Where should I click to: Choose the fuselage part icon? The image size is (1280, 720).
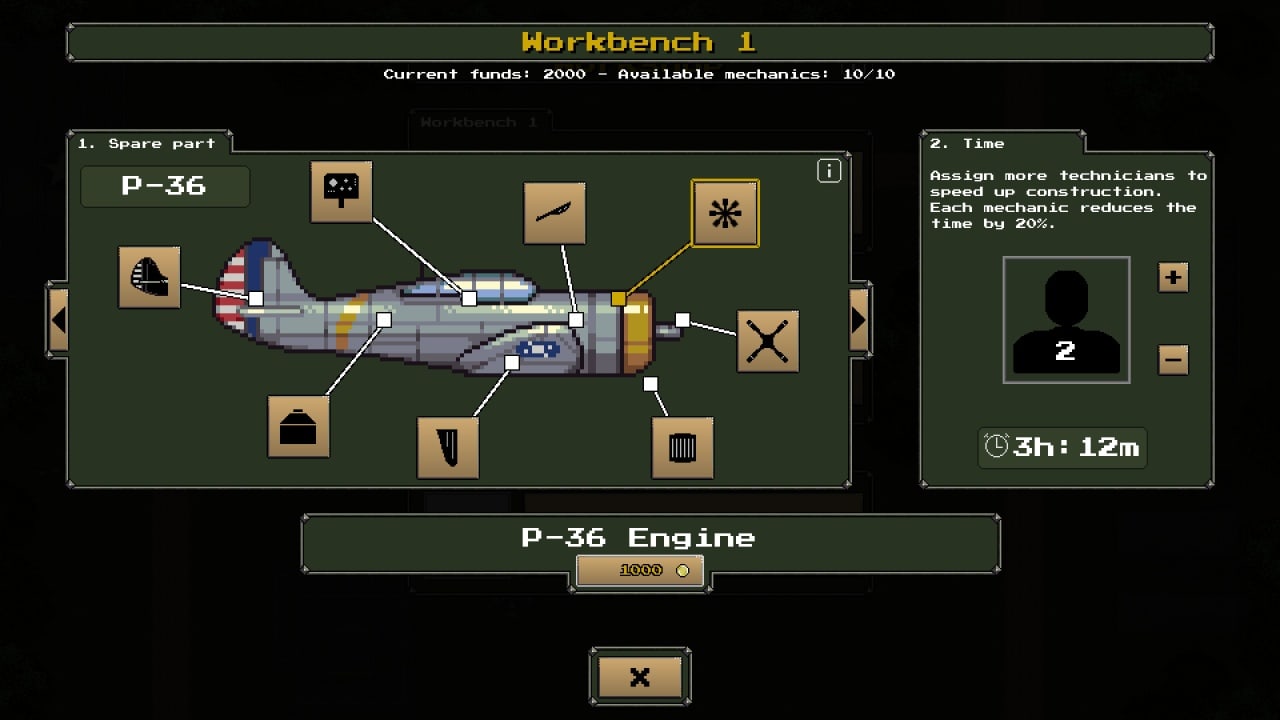click(x=298, y=426)
